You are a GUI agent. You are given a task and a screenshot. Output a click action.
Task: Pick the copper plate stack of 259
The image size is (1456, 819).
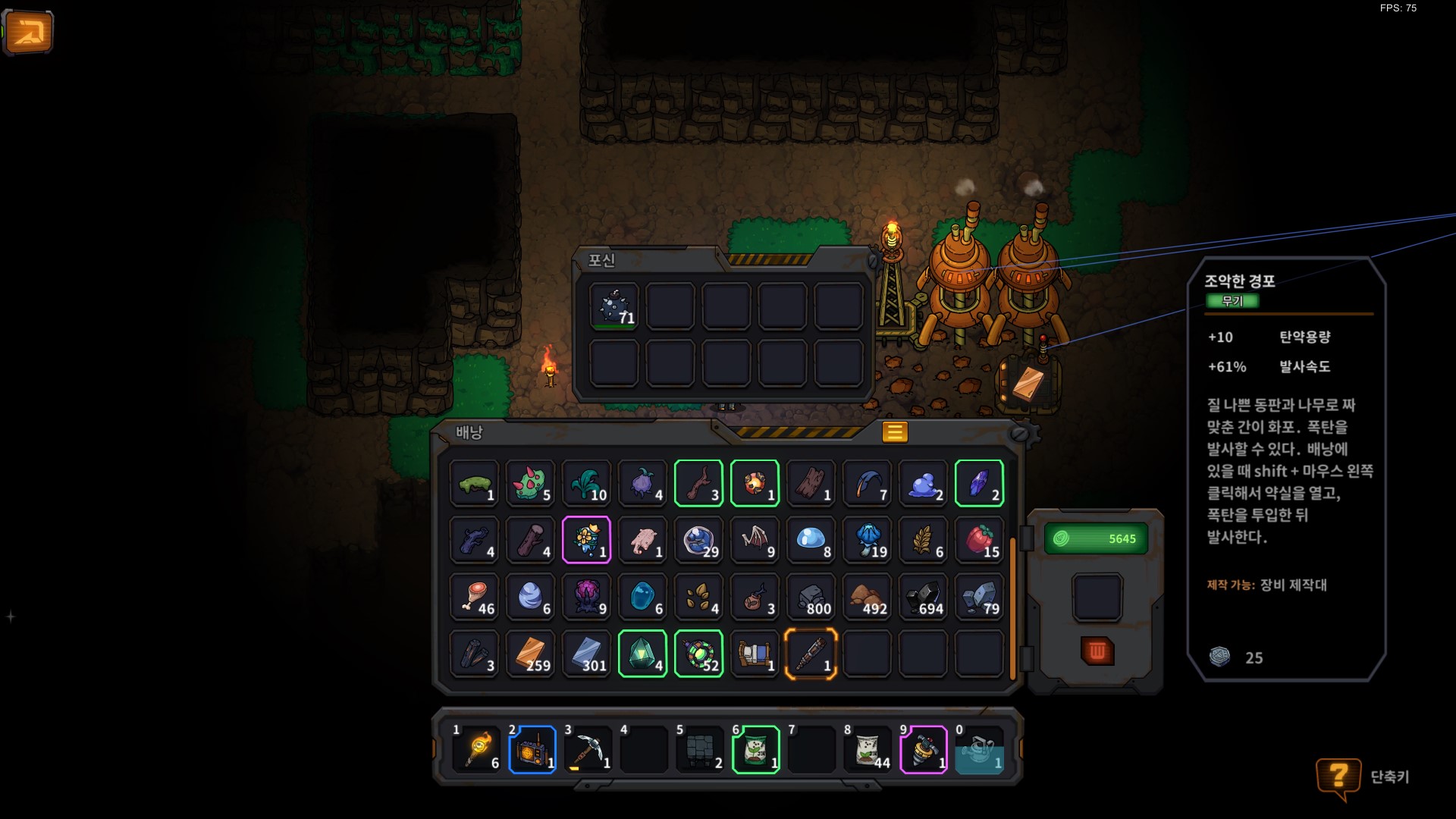click(530, 654)
